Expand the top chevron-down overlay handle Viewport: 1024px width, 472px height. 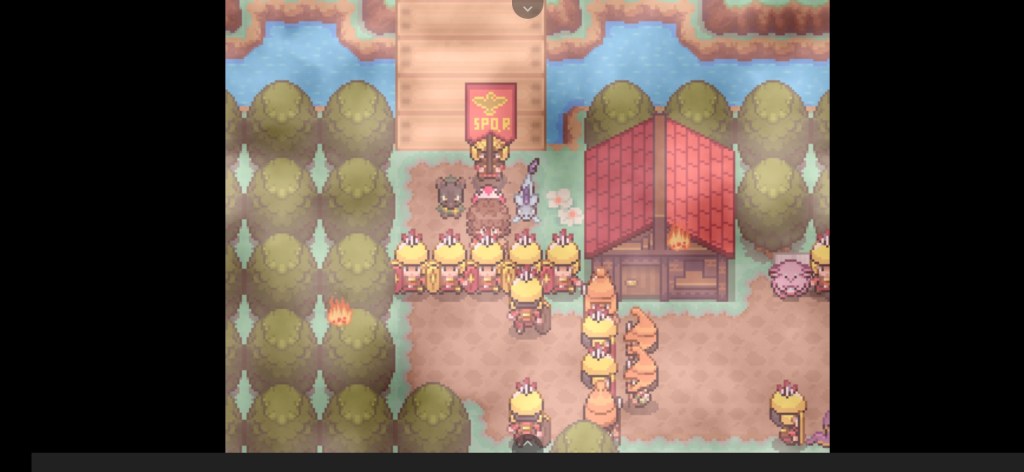click(x=527, y=8)
